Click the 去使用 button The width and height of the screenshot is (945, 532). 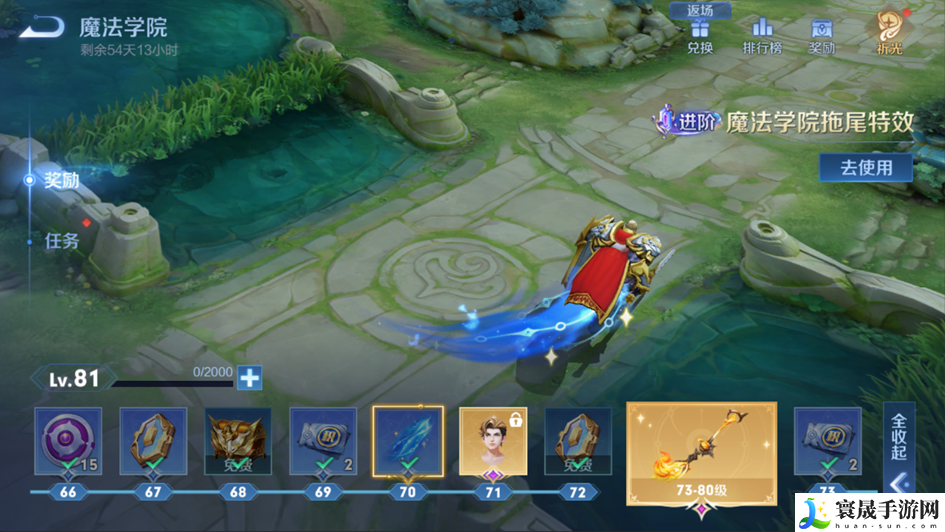pyautogui.click(x=866, y=167)
